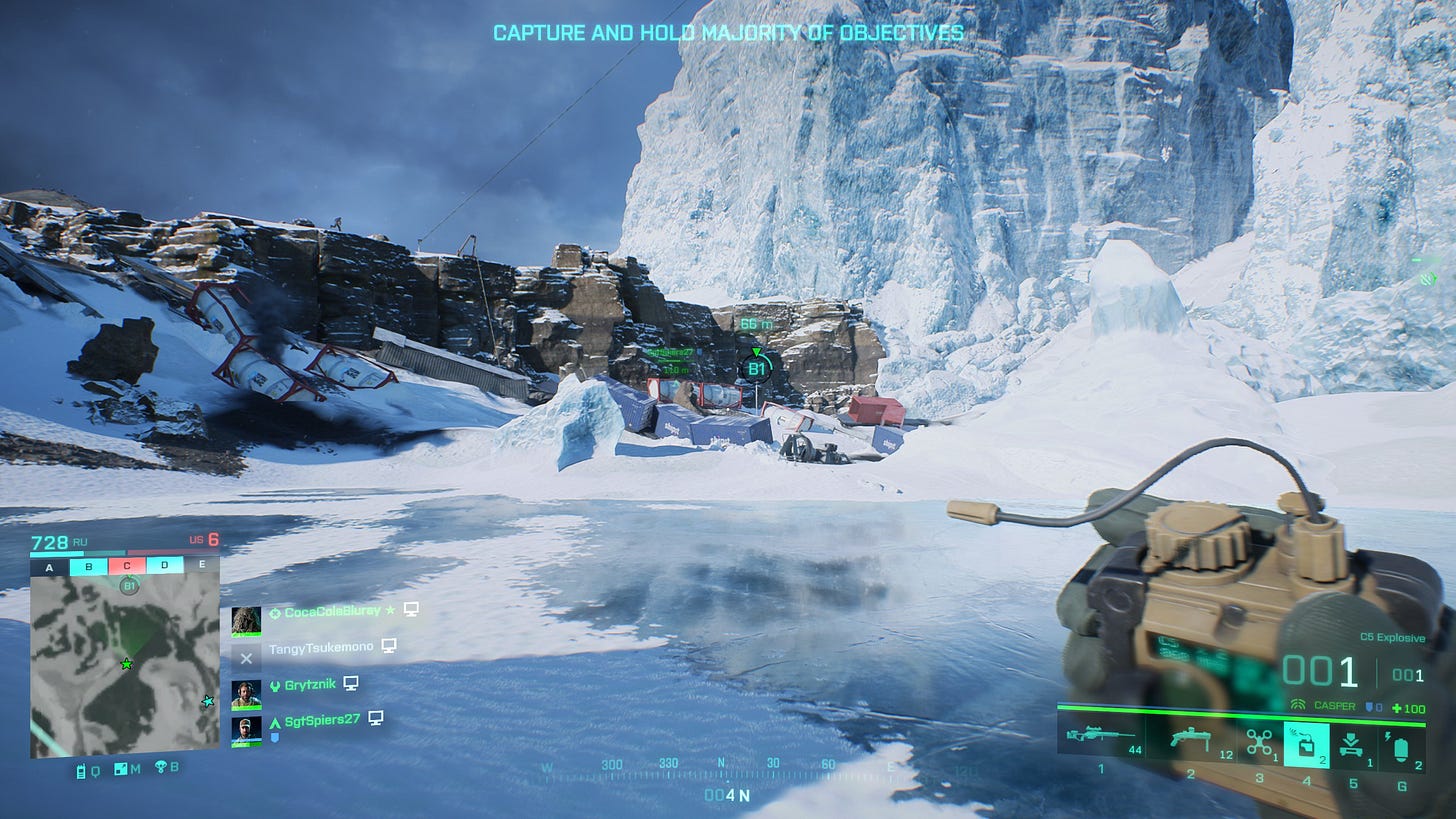Select objective D in the capture bar
The image size is (1456, 819).
click(164, 567)
